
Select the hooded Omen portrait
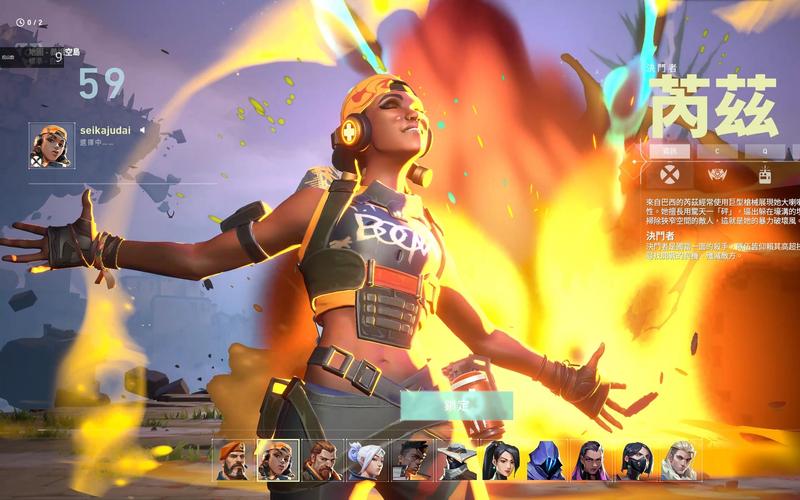pyautogui.click(x=545, y=460)
